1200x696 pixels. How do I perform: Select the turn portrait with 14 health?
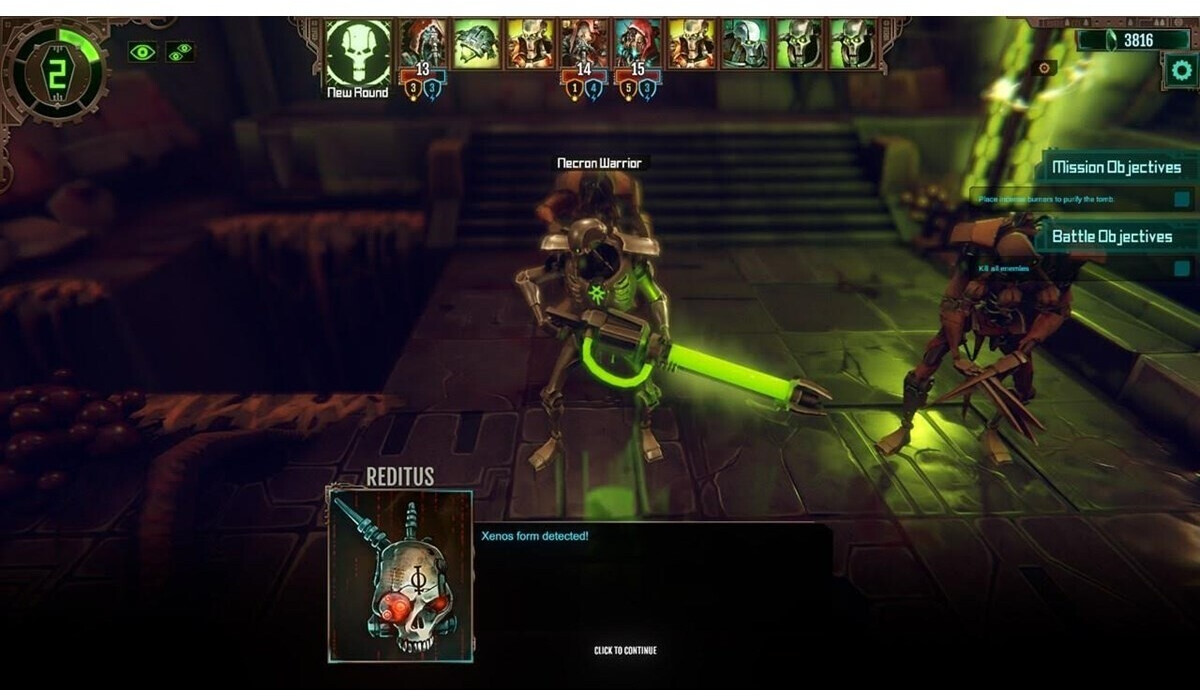point(584,44)
